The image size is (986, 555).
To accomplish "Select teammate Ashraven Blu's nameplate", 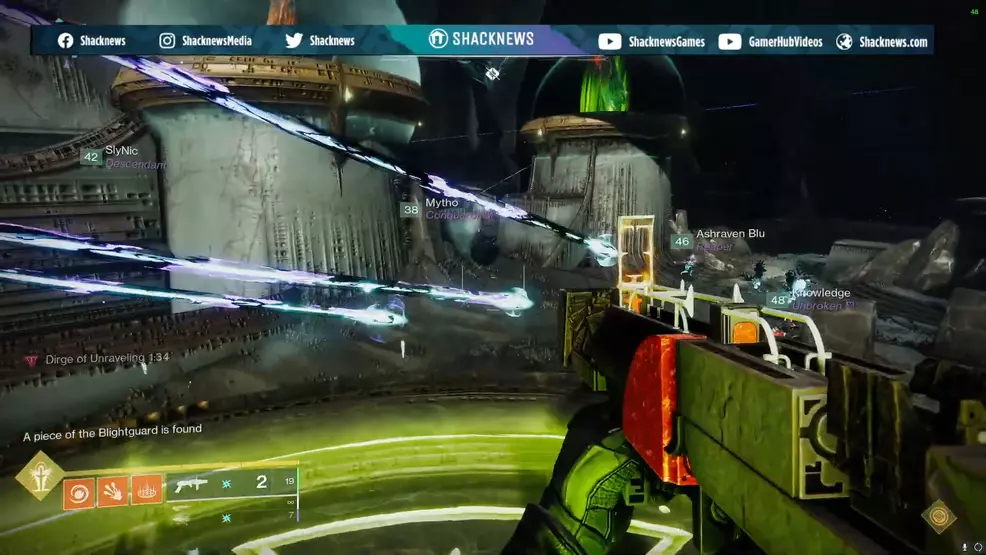I will (730, 234).
